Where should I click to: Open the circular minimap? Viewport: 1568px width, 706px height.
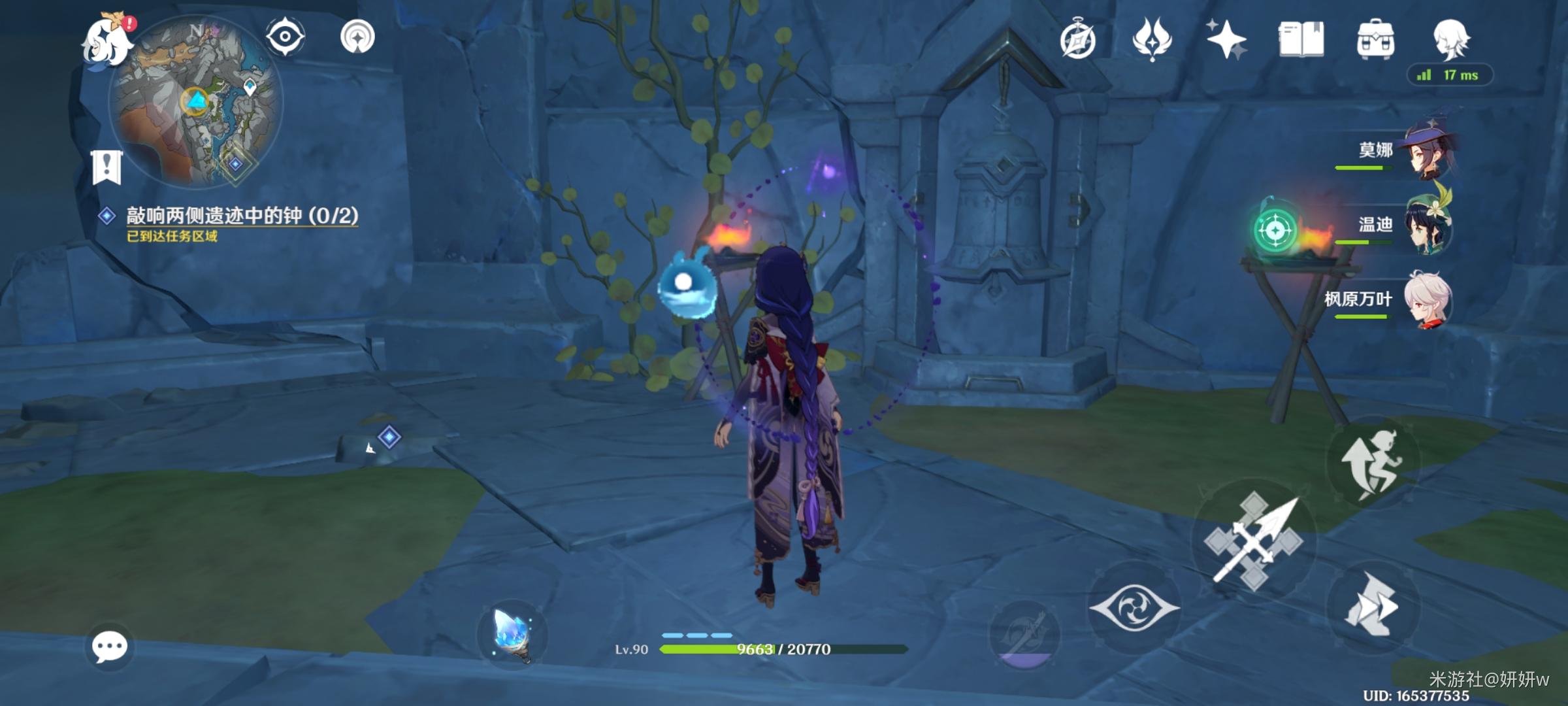coord(196,101)
